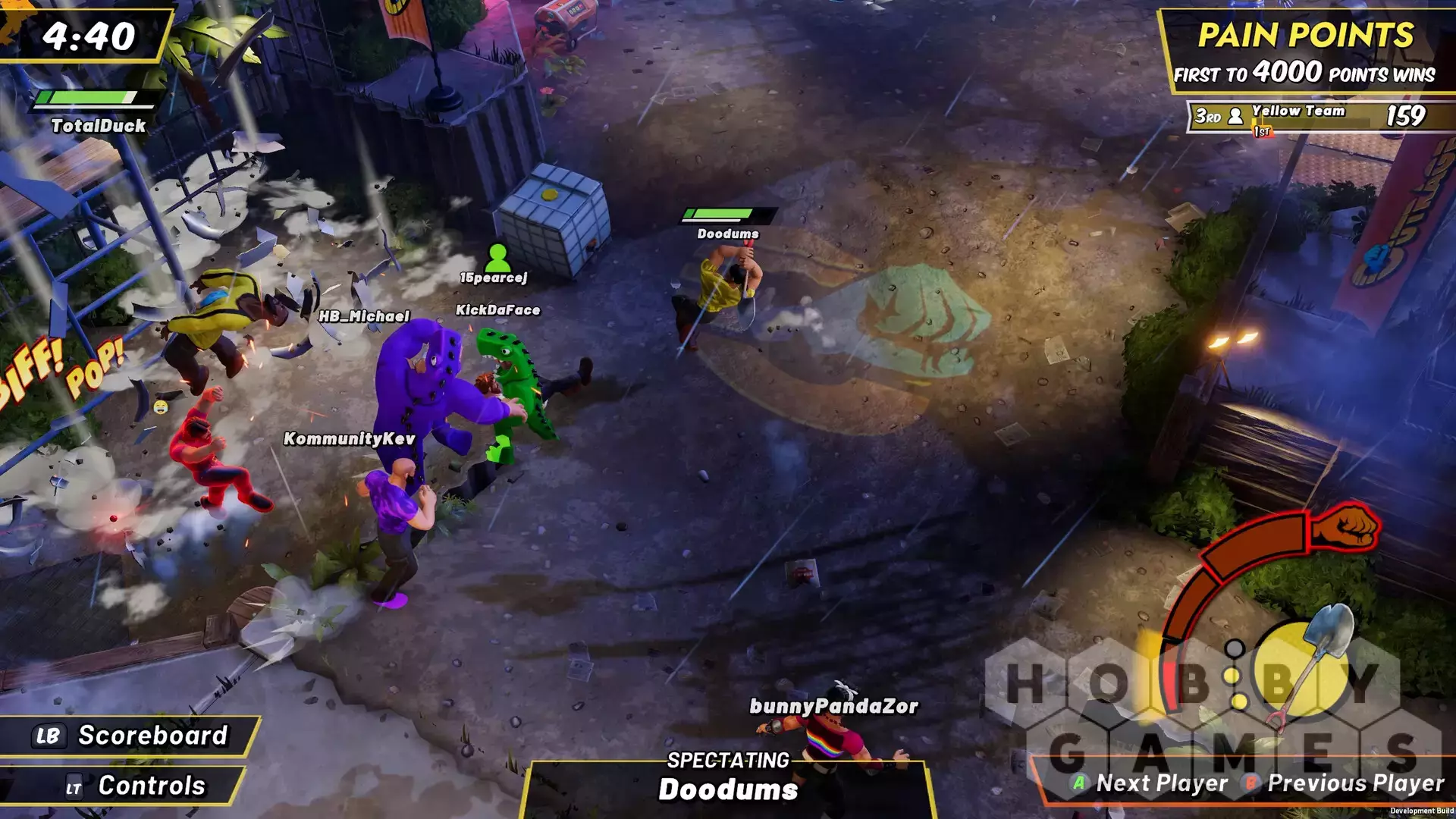The image size is (1456, 819).
Task: Go back to the Previous Player
Action: point(1345,783)
